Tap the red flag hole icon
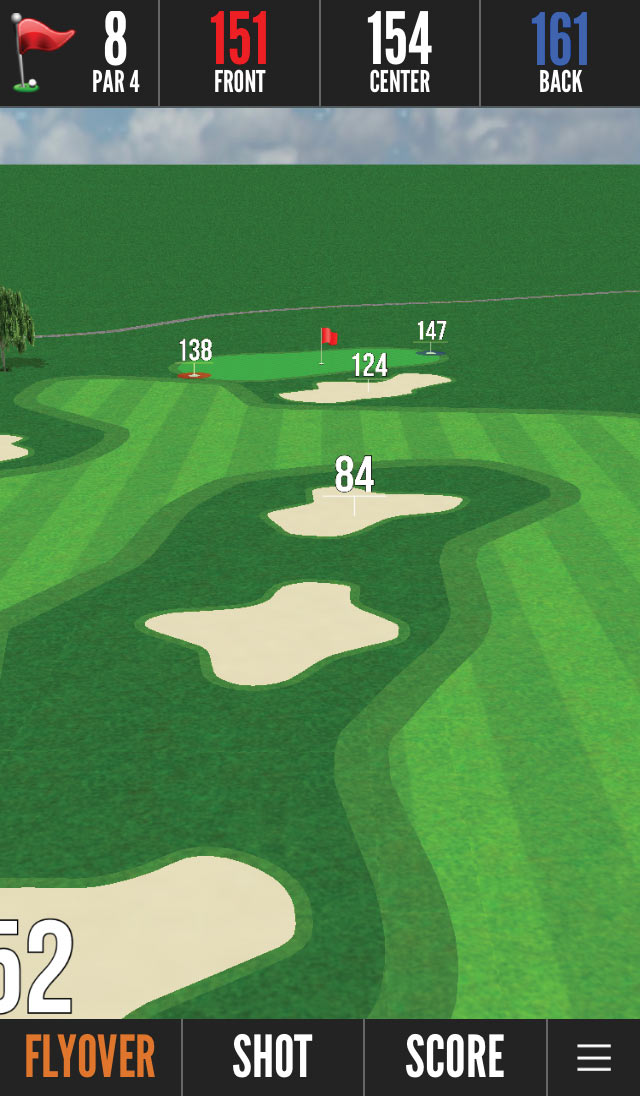Image resolution: width=640 pixels, height=1096 pixels. point(42,53)
